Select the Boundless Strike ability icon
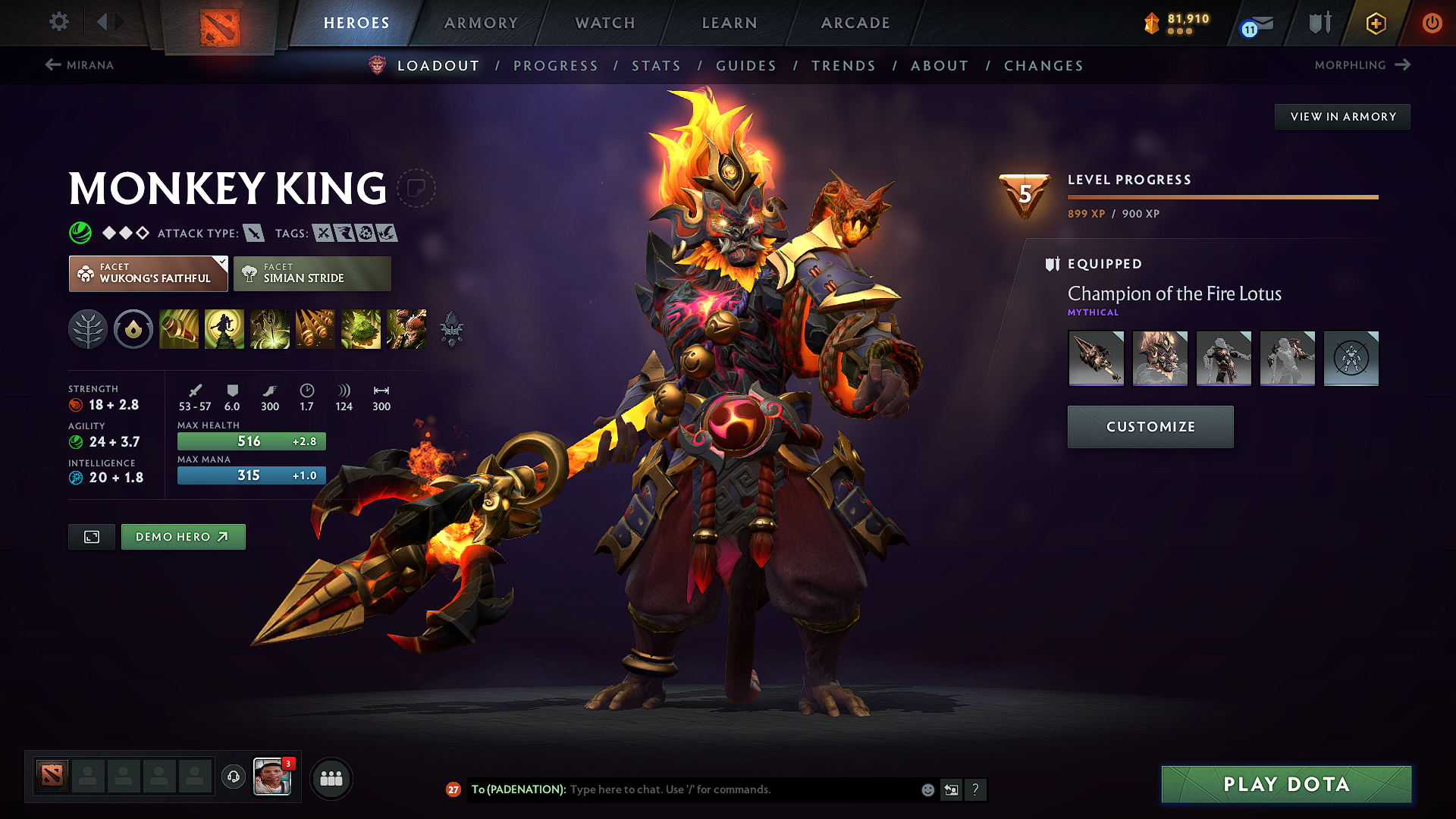Screen dimensions: 1456x819 click(179, 329)
